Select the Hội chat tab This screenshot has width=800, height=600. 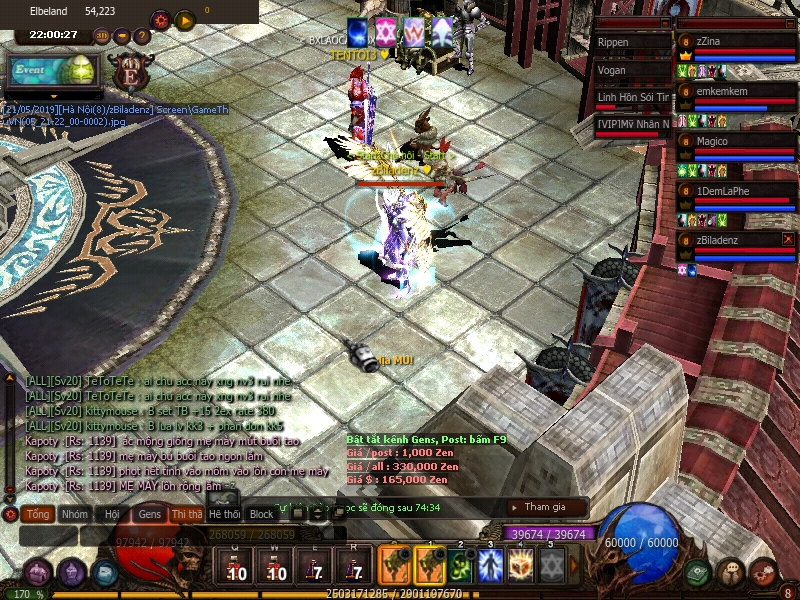112,514
